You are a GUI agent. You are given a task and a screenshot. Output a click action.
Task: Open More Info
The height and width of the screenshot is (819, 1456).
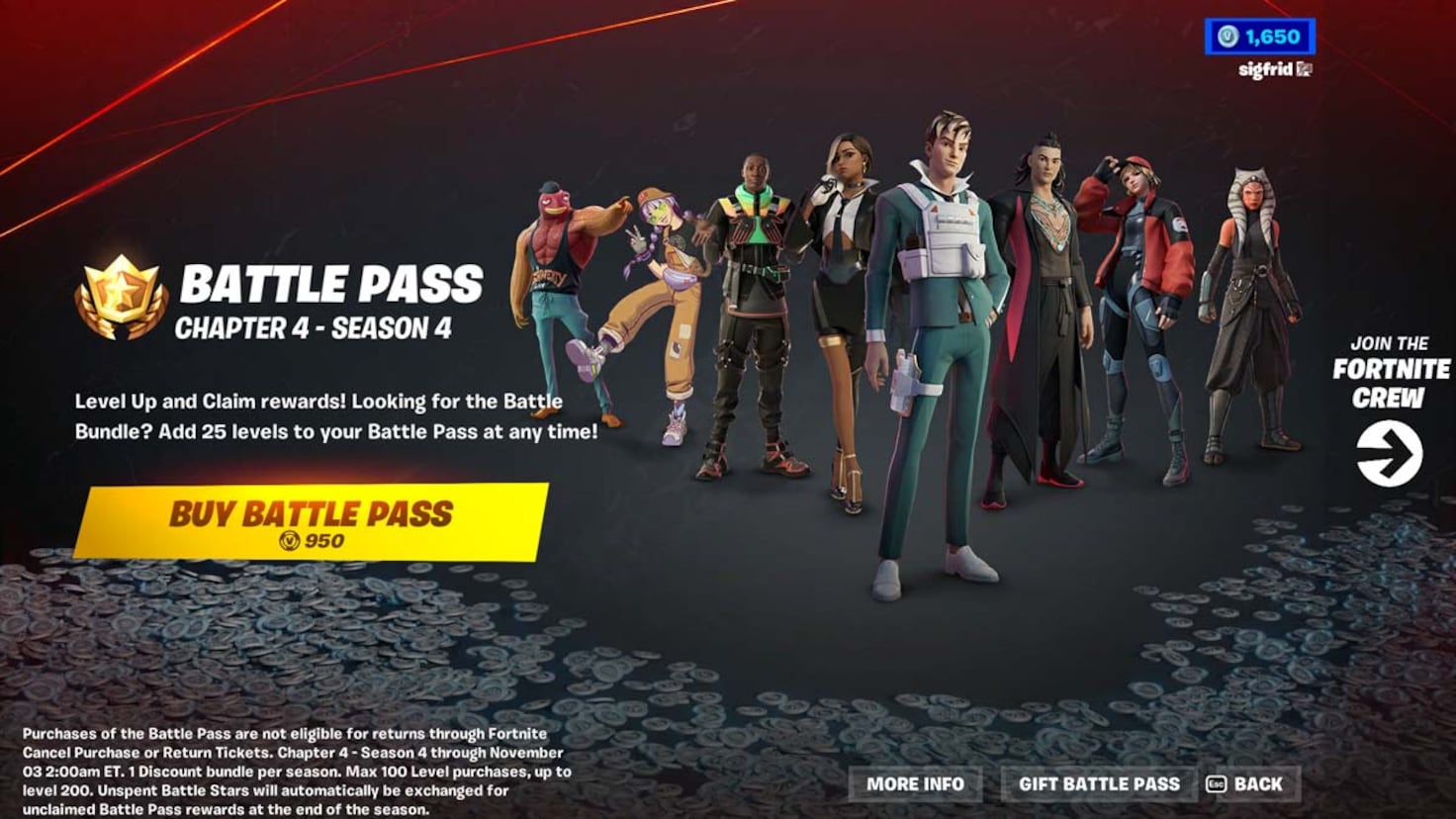(x=914, y=783)
